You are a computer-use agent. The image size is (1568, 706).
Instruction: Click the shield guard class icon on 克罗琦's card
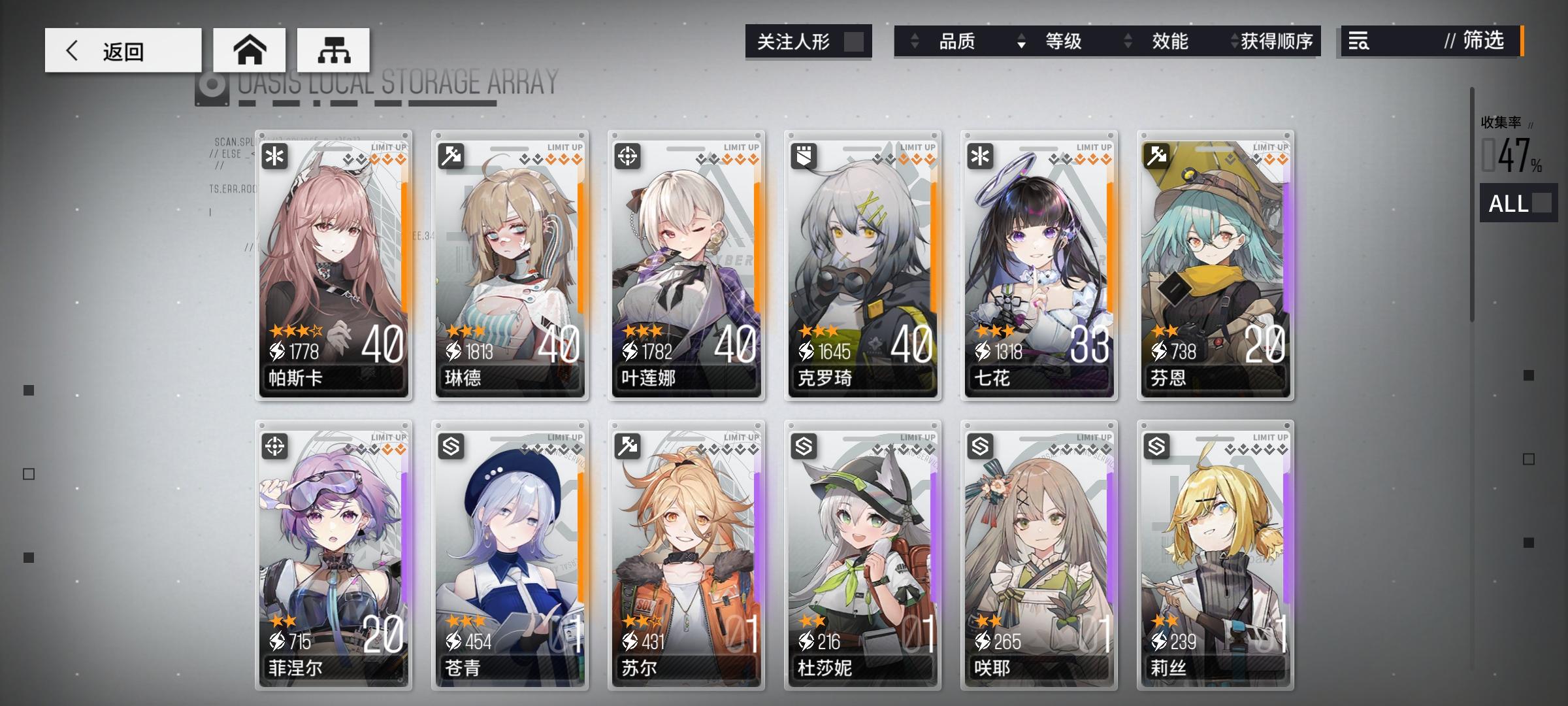pyautogui.click(x=803, y=155)
